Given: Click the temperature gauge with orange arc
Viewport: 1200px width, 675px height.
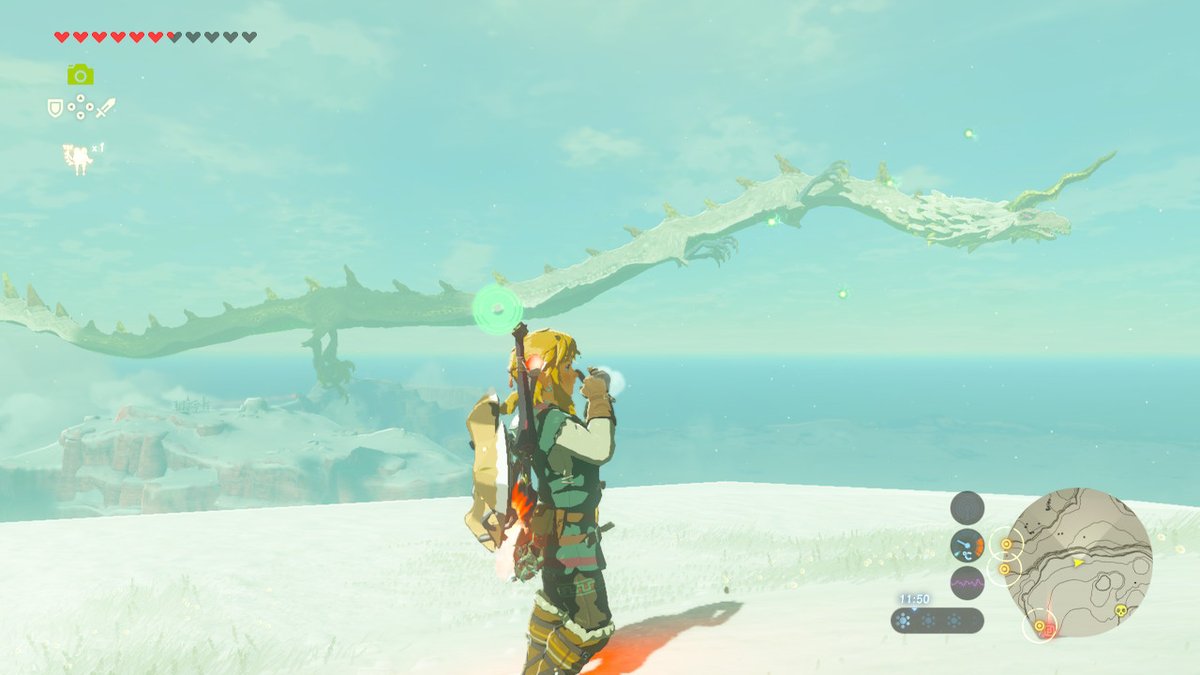Looking at the screenshot, I should 967,545.
